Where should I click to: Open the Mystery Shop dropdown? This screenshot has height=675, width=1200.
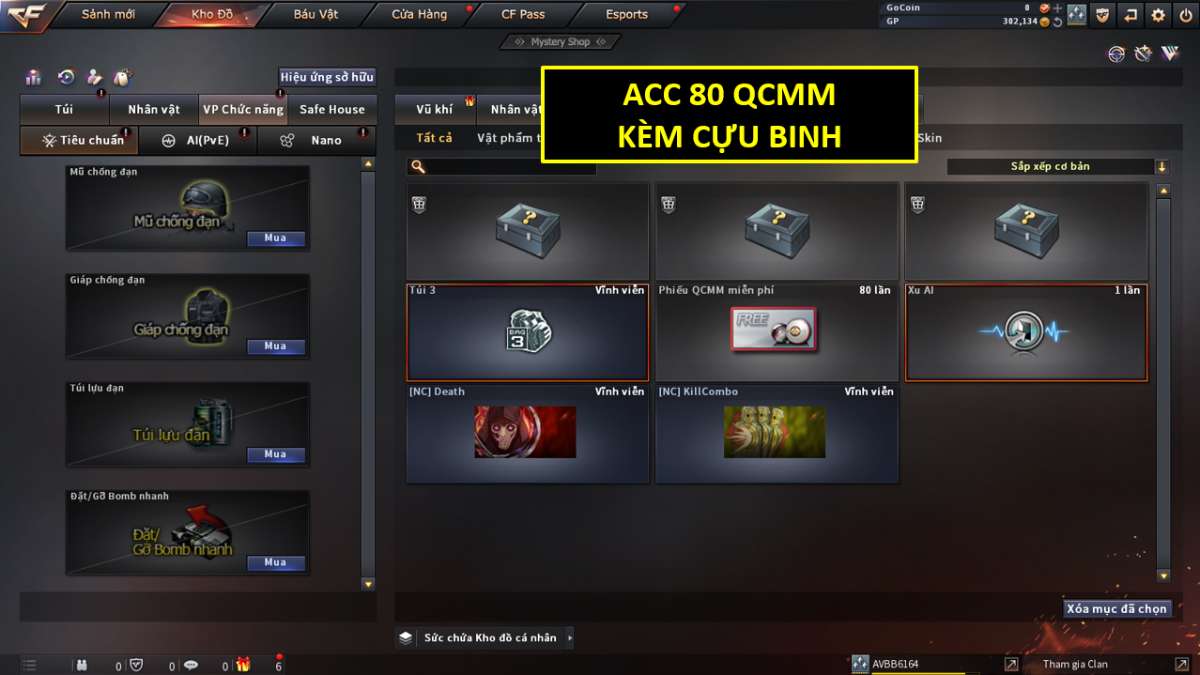coord(560,42)
